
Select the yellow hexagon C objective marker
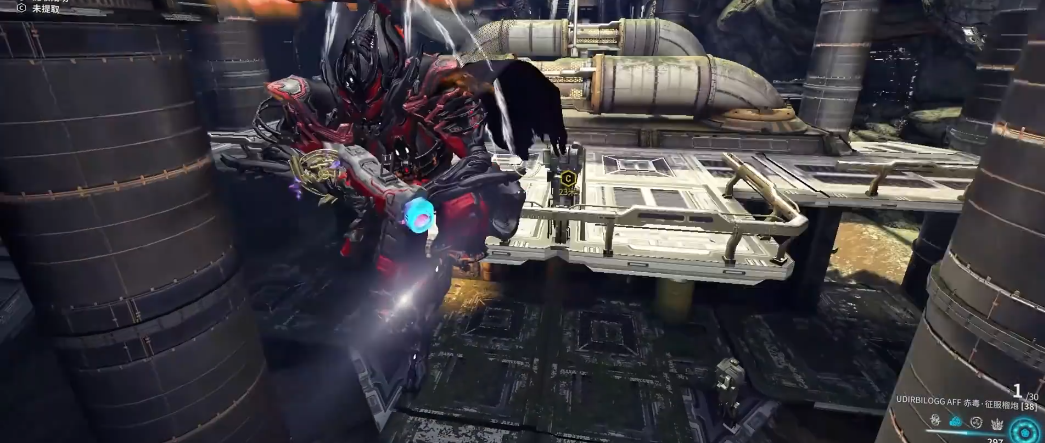(567, 179)
